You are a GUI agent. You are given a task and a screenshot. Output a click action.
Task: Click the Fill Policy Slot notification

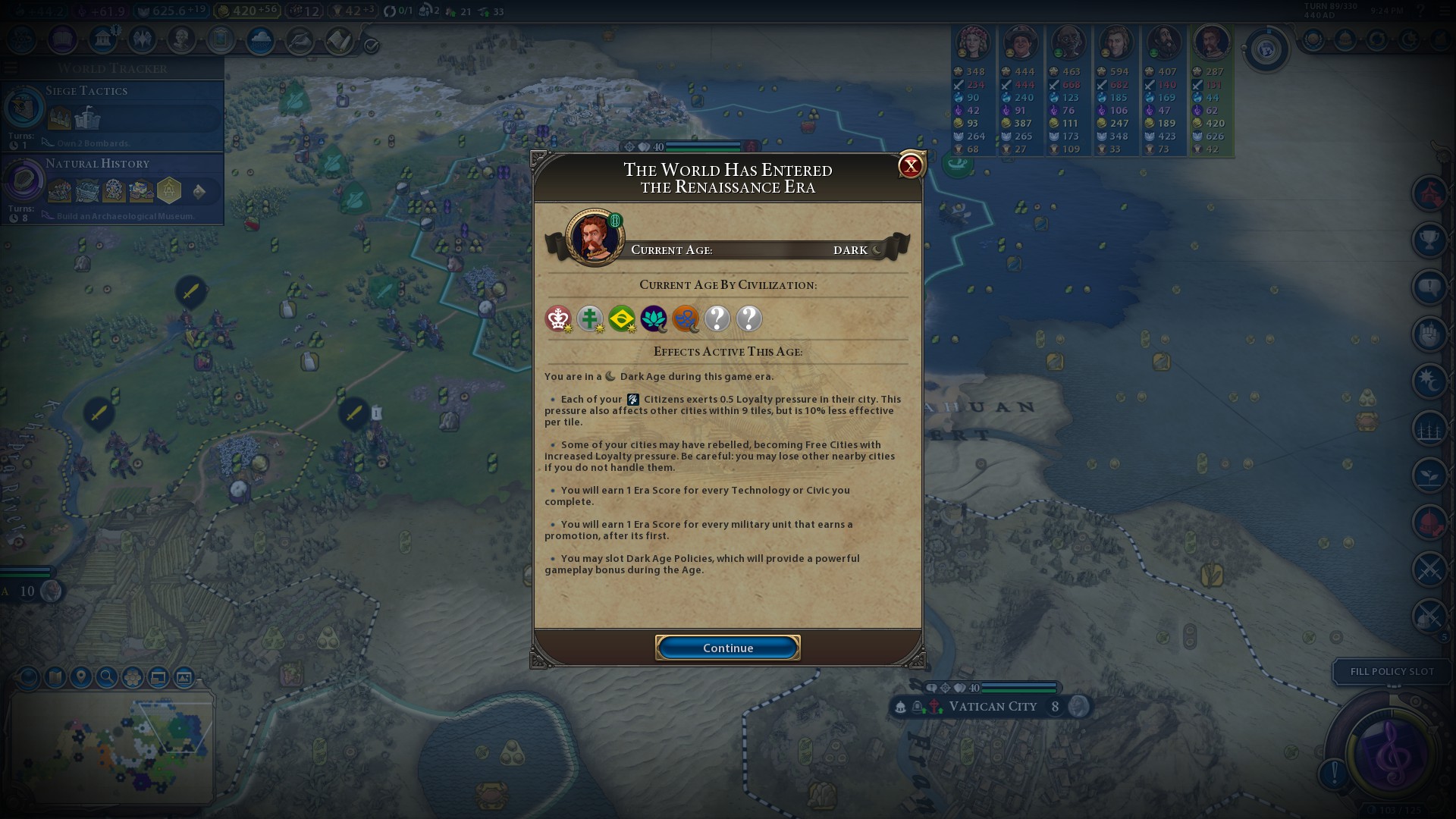click(1392, 672)
